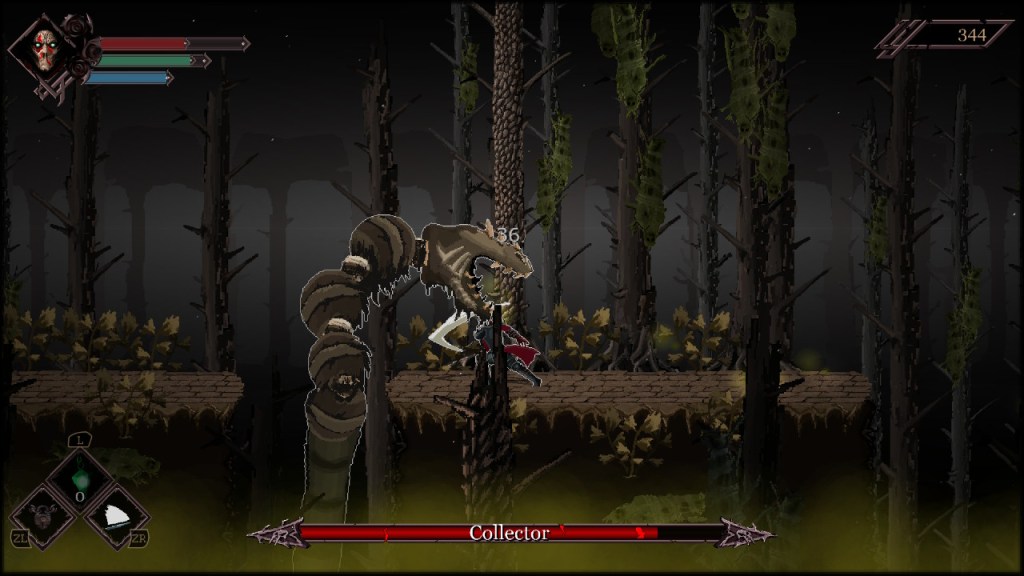Image resolution: width=1024 pixels, height=576 pixels.
Task: Activate the dark beast-head ability slot
Action: coord(42,515)
